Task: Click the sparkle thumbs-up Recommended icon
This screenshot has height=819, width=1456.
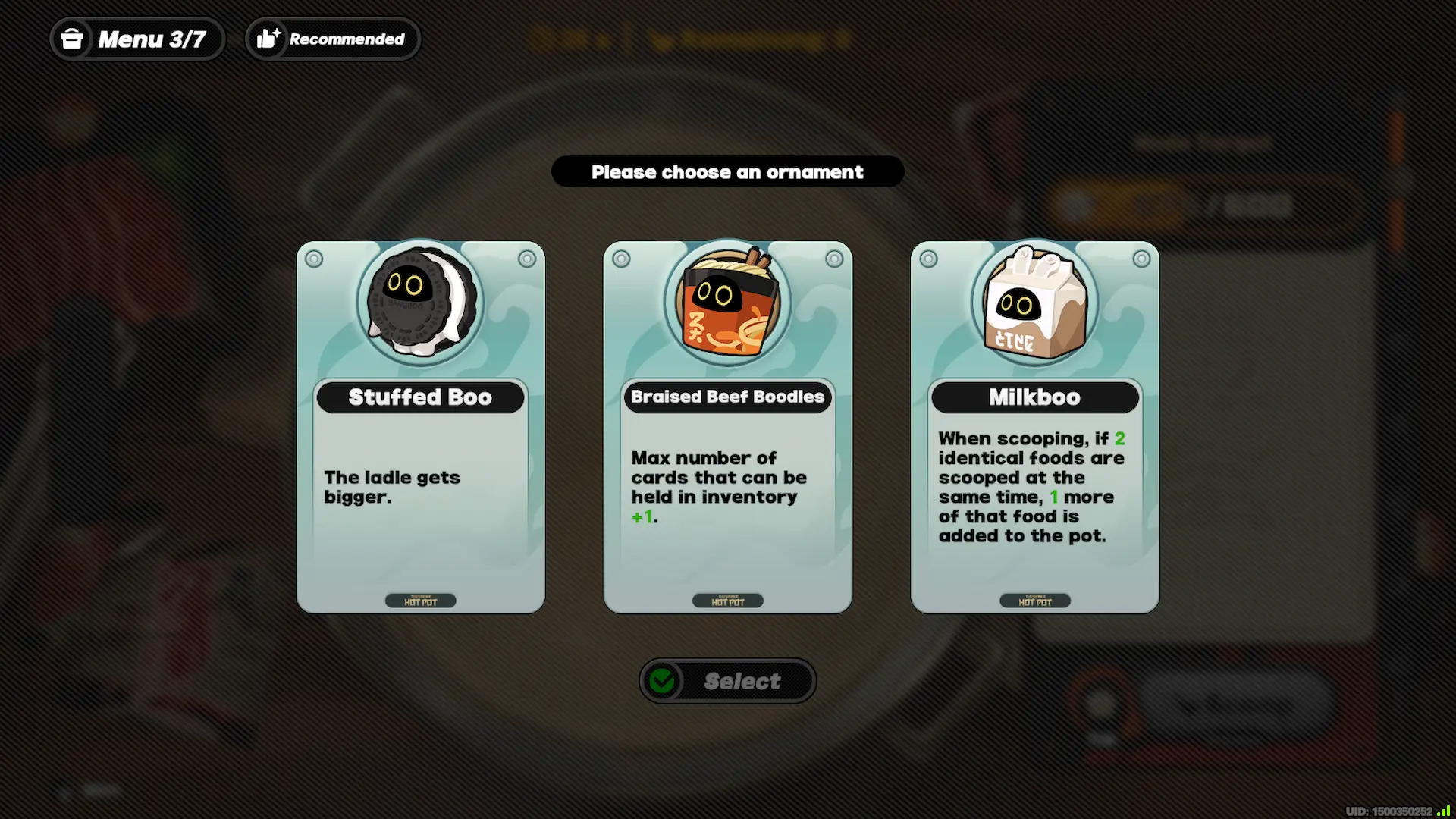Action: 268,39
